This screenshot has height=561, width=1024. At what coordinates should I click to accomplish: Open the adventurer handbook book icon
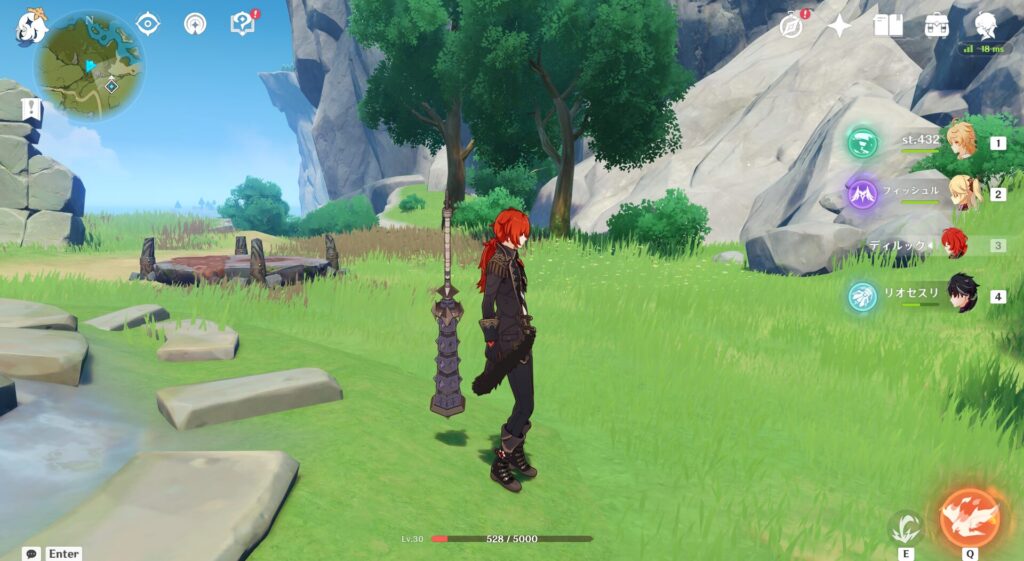tap(887, 25)
